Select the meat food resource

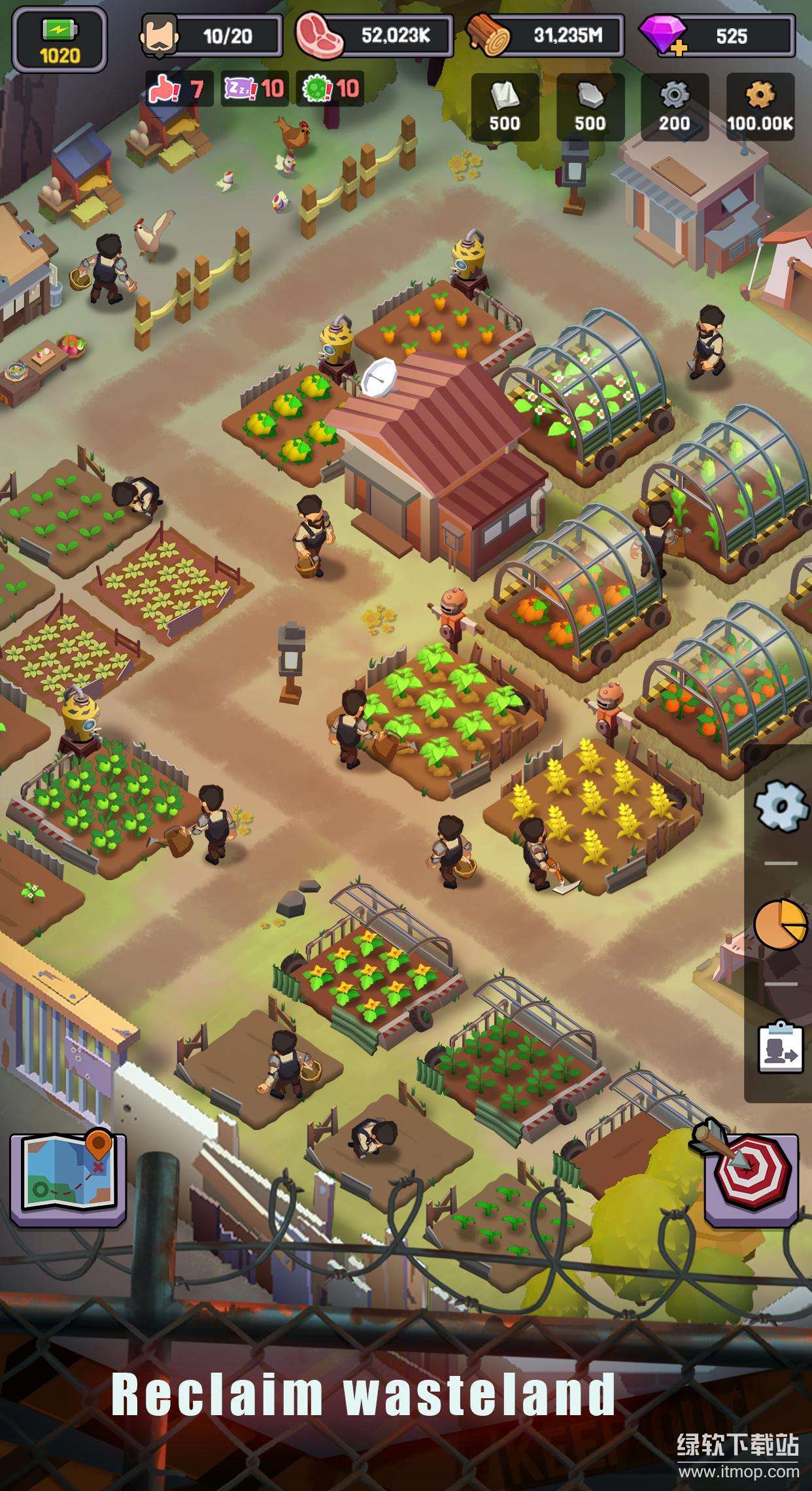tap(374, 36)
